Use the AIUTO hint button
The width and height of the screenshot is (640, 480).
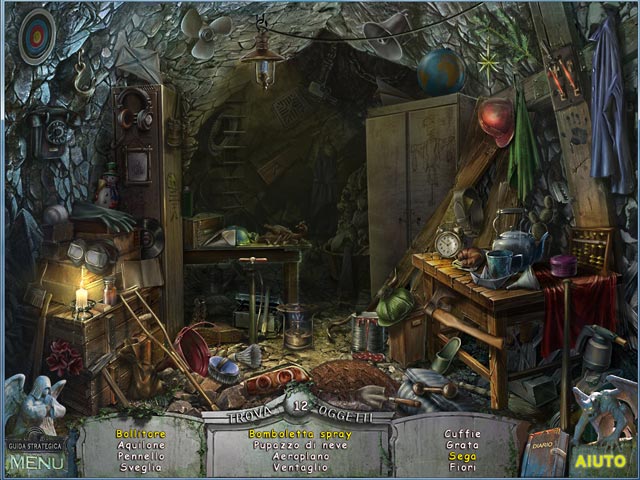[599, 462]
